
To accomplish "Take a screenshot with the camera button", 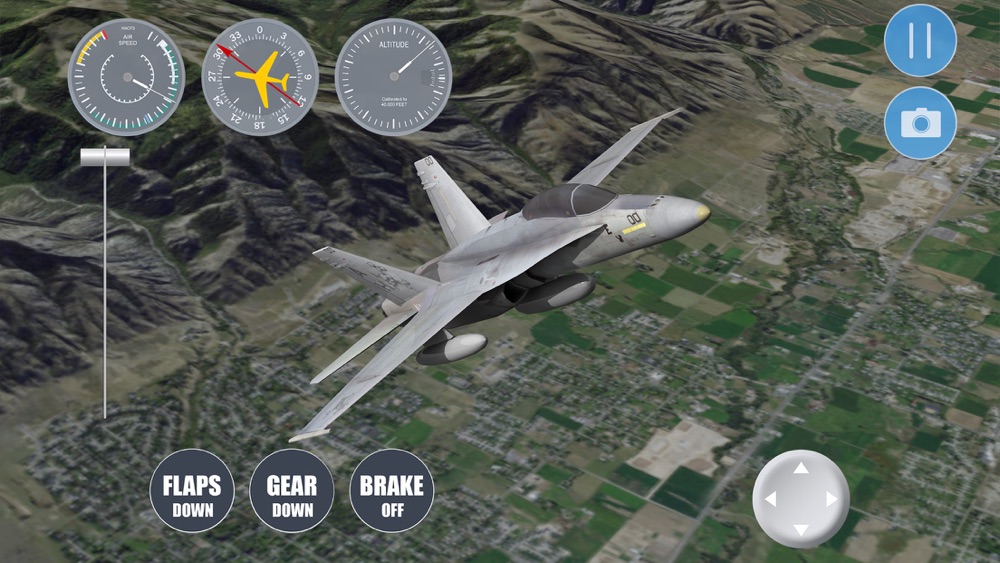I will [920, 122].
